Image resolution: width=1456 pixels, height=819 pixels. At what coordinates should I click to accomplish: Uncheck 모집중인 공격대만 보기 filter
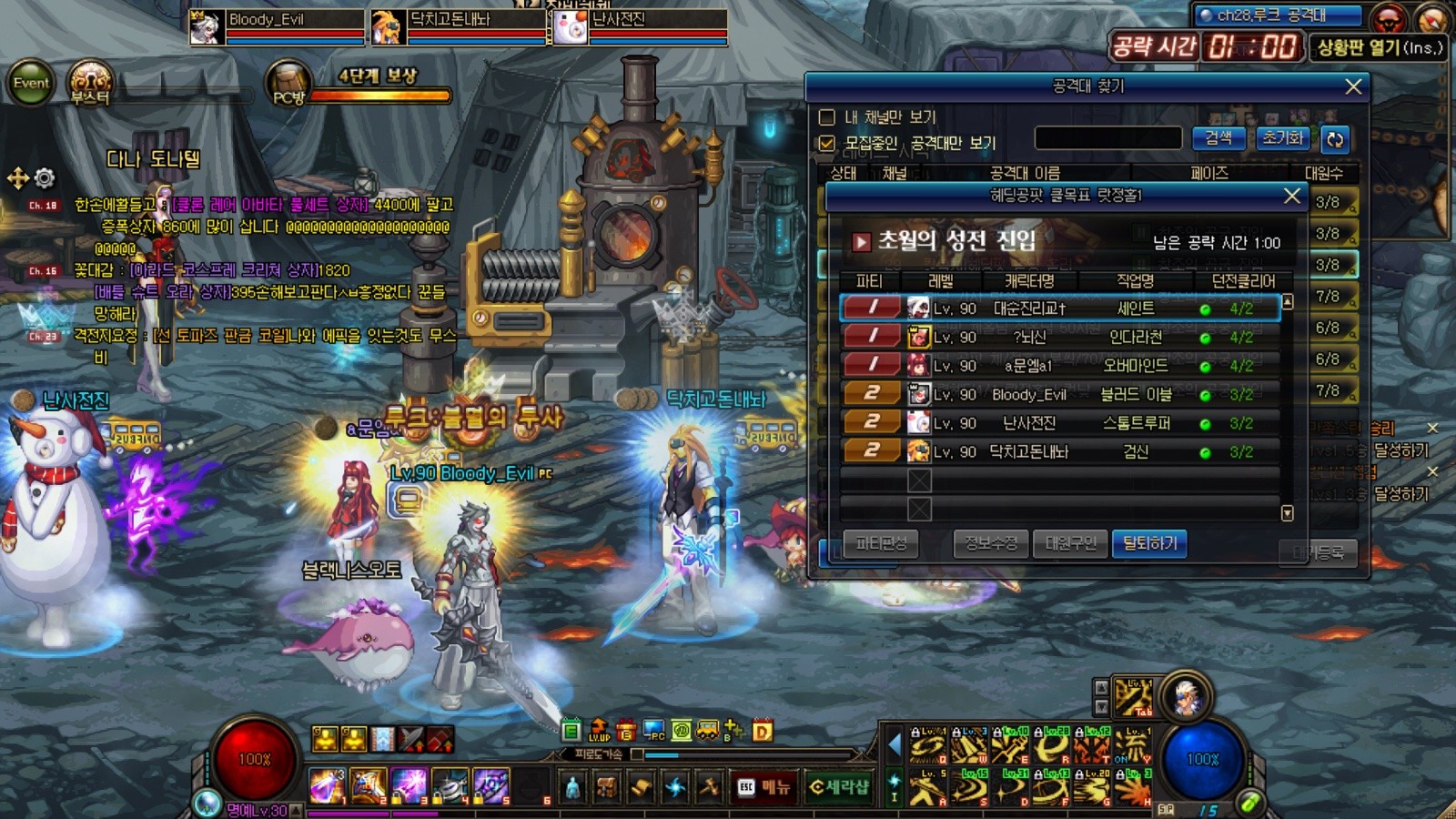tap(826, 144)
